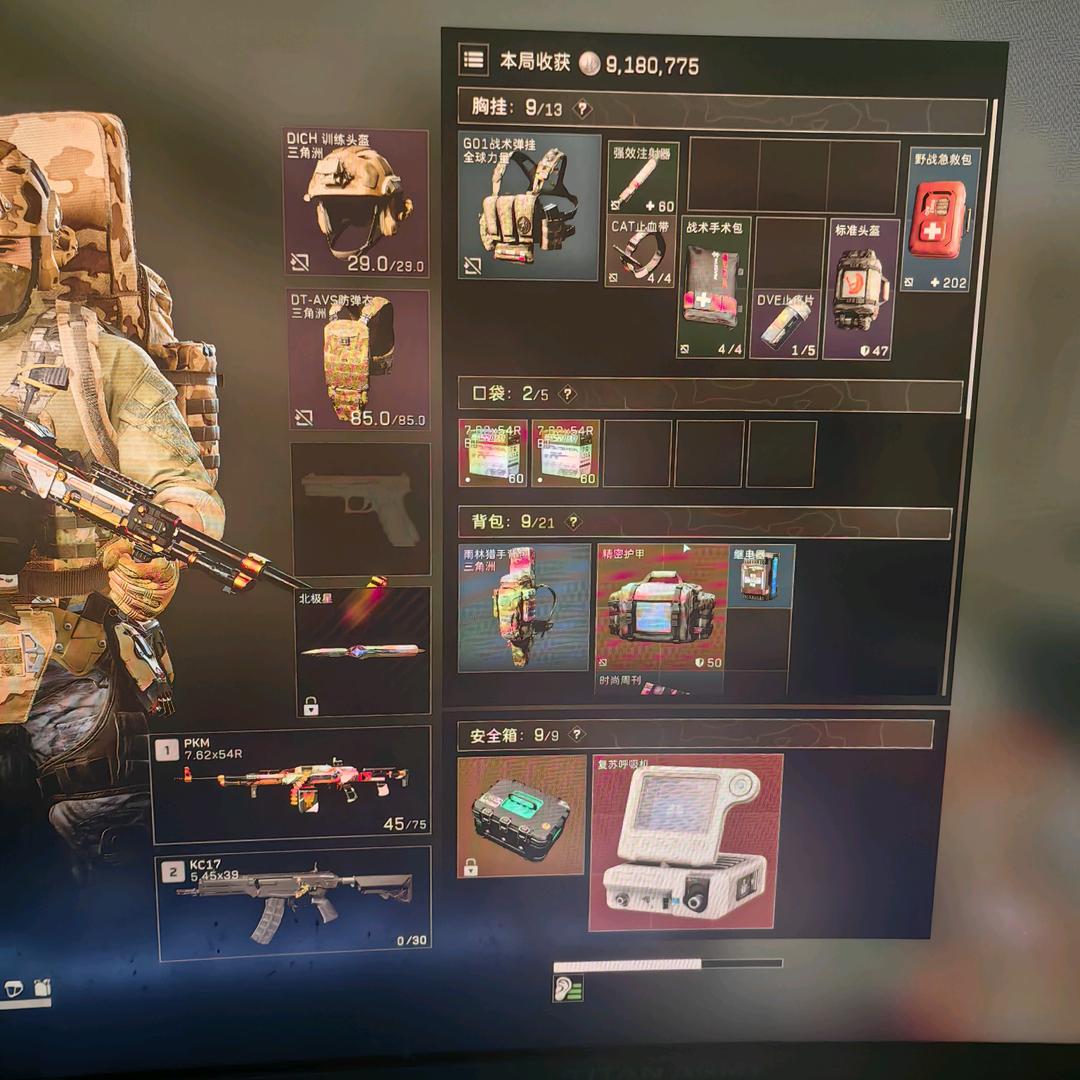Choose the KC17 secondary weapon slot
This screenshot has height=1080, width=1080.
coord(293,903)
